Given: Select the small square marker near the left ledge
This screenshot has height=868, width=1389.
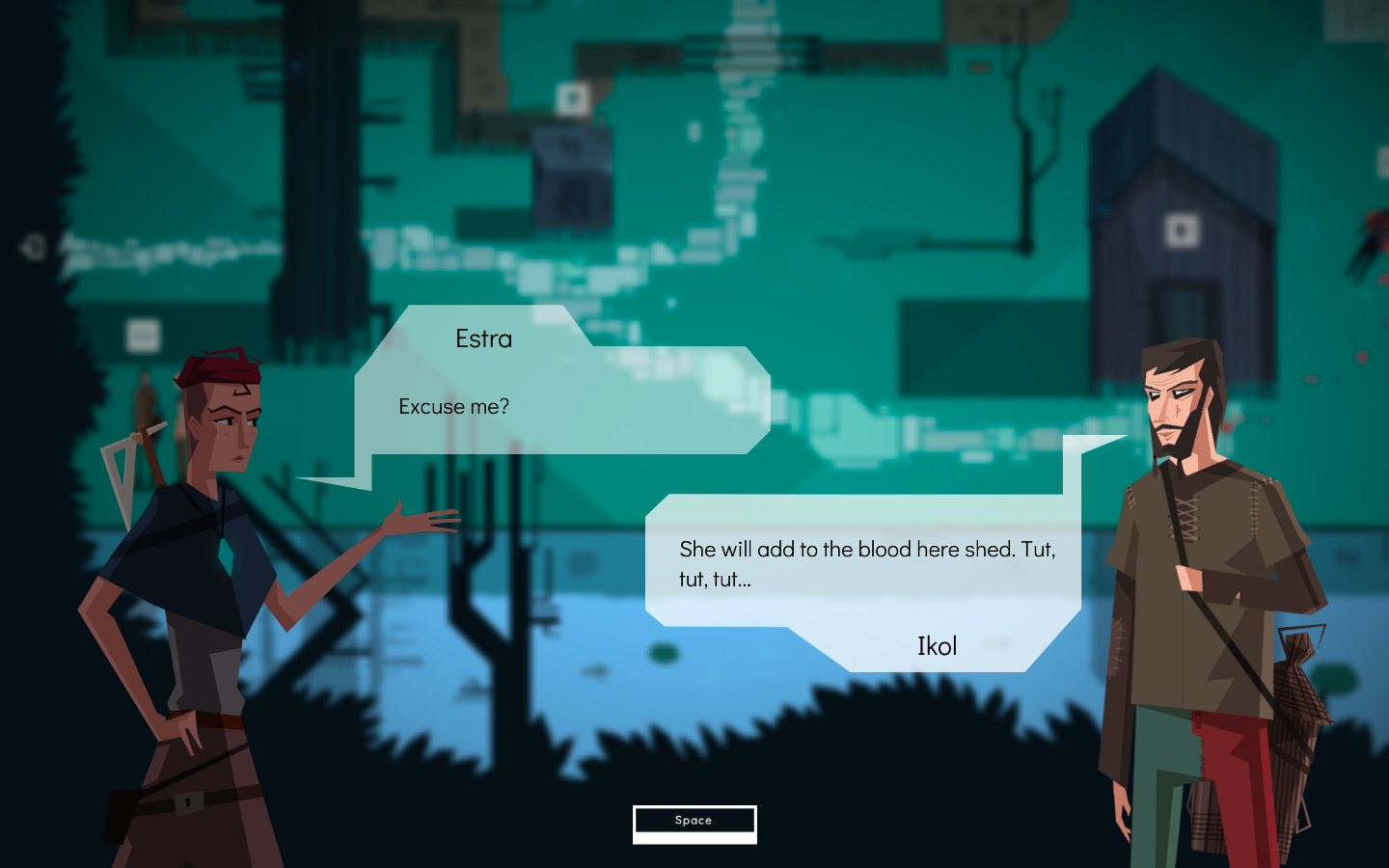Looking at the screenshot, I should point(142,333).
